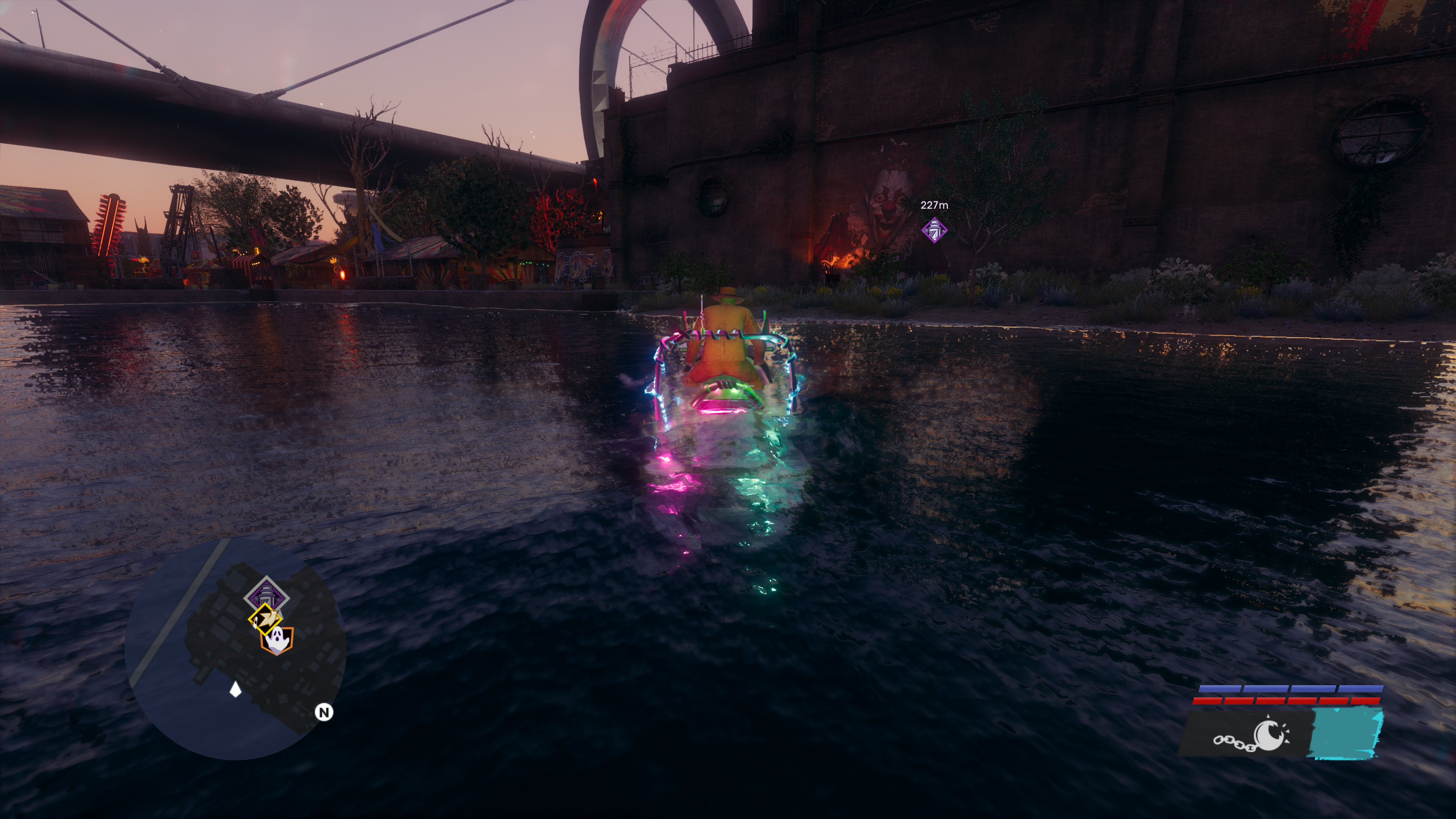Select the wrecking ball weapon icon

(x=1252, y=736)
